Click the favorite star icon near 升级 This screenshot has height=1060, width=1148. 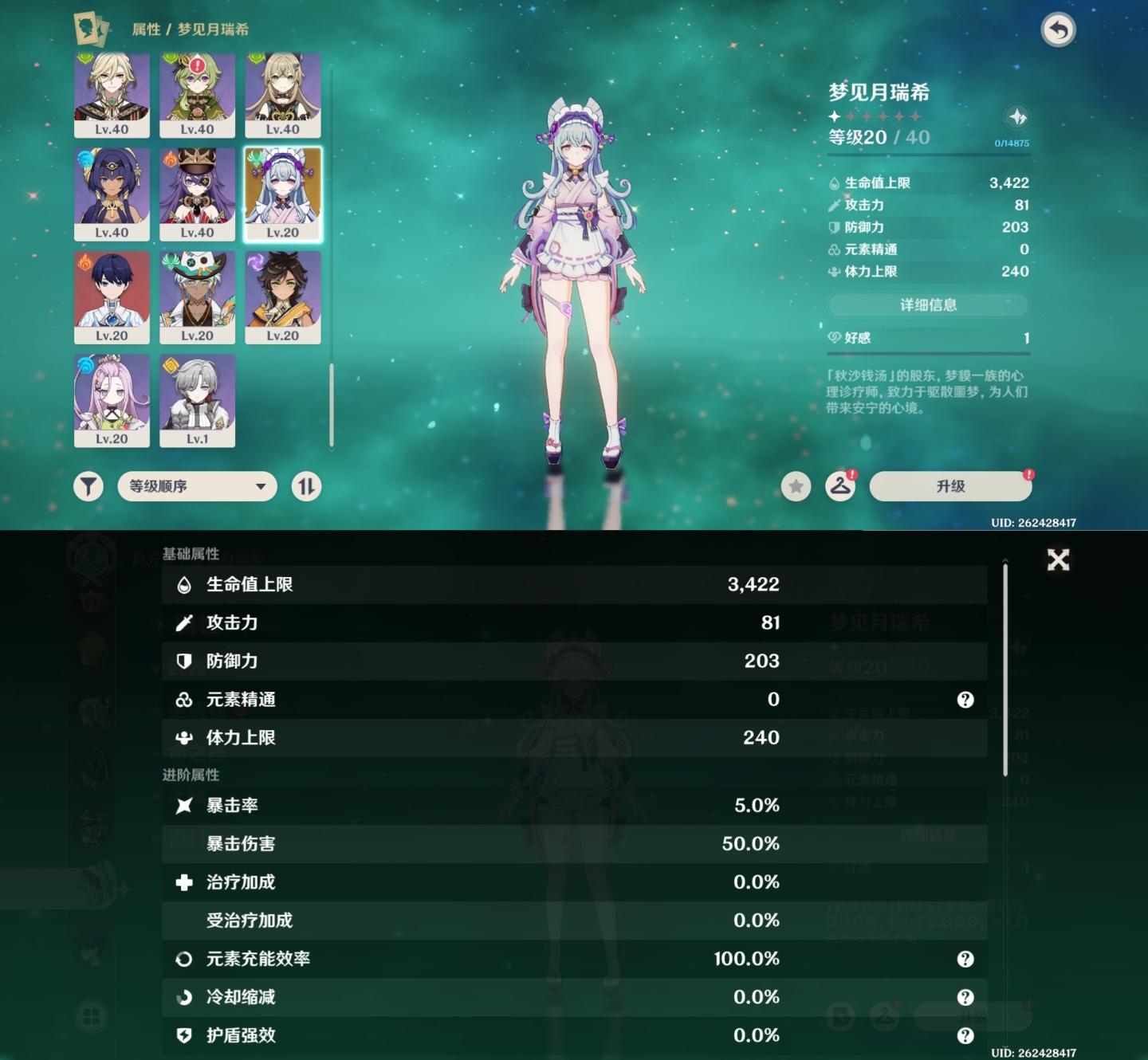[795, 486]
